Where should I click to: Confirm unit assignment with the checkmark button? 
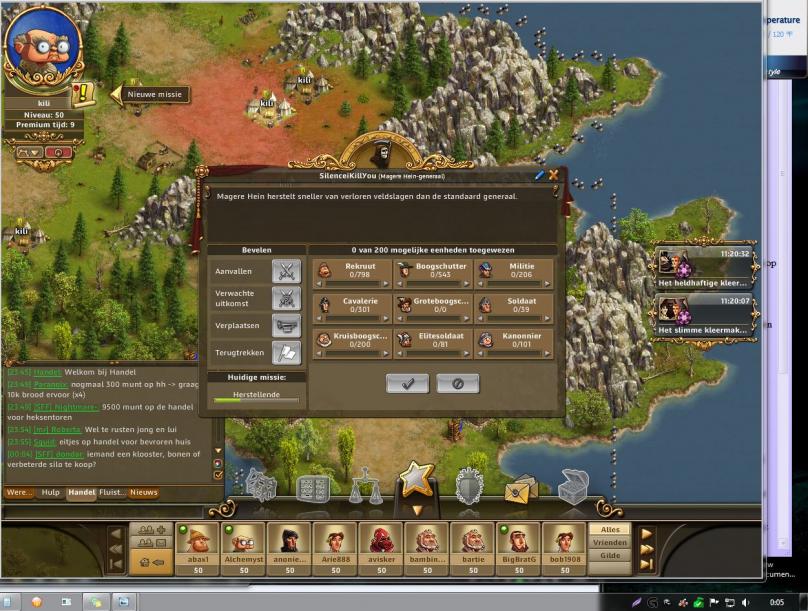point(407,383)
